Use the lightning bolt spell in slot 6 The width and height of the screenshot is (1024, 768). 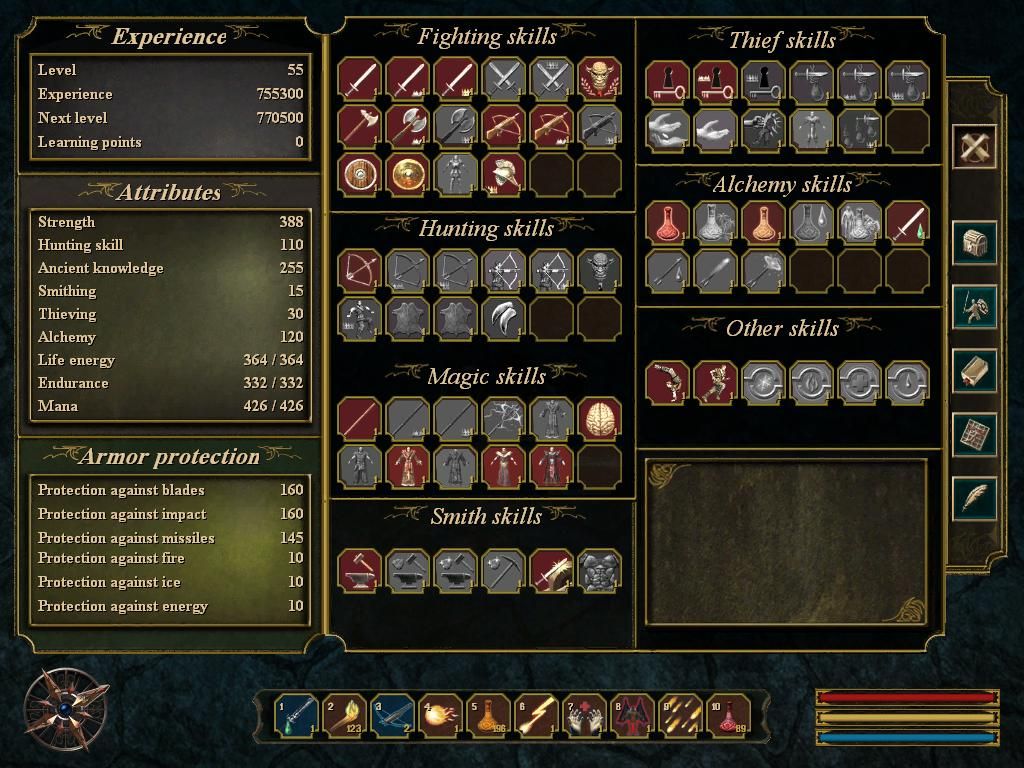[x=537, y=715]
